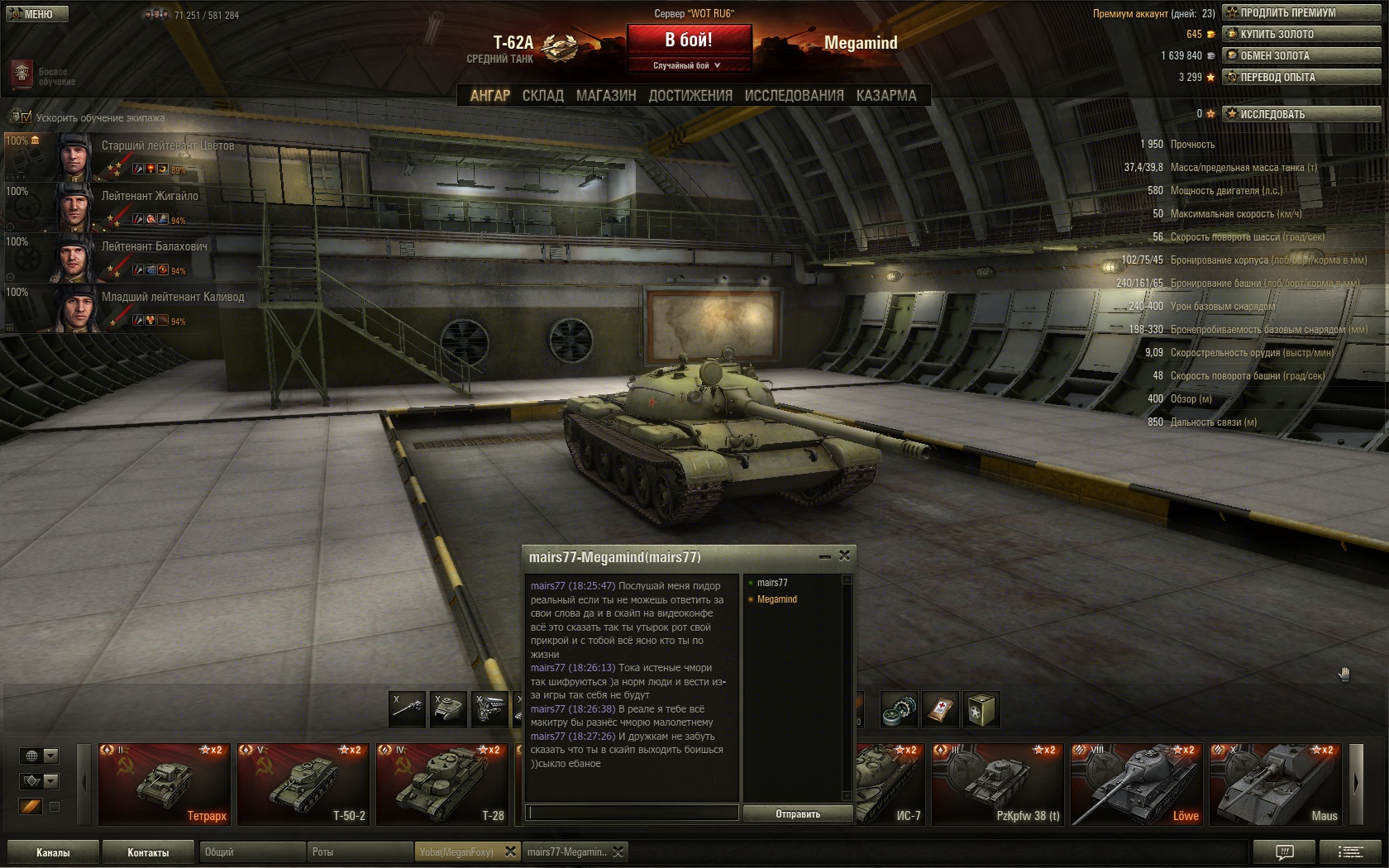The image size is (1389, 868).
Task: Toggle "Ускорить обучение экипажа" checkbox
Action: [x=26, y=117]
